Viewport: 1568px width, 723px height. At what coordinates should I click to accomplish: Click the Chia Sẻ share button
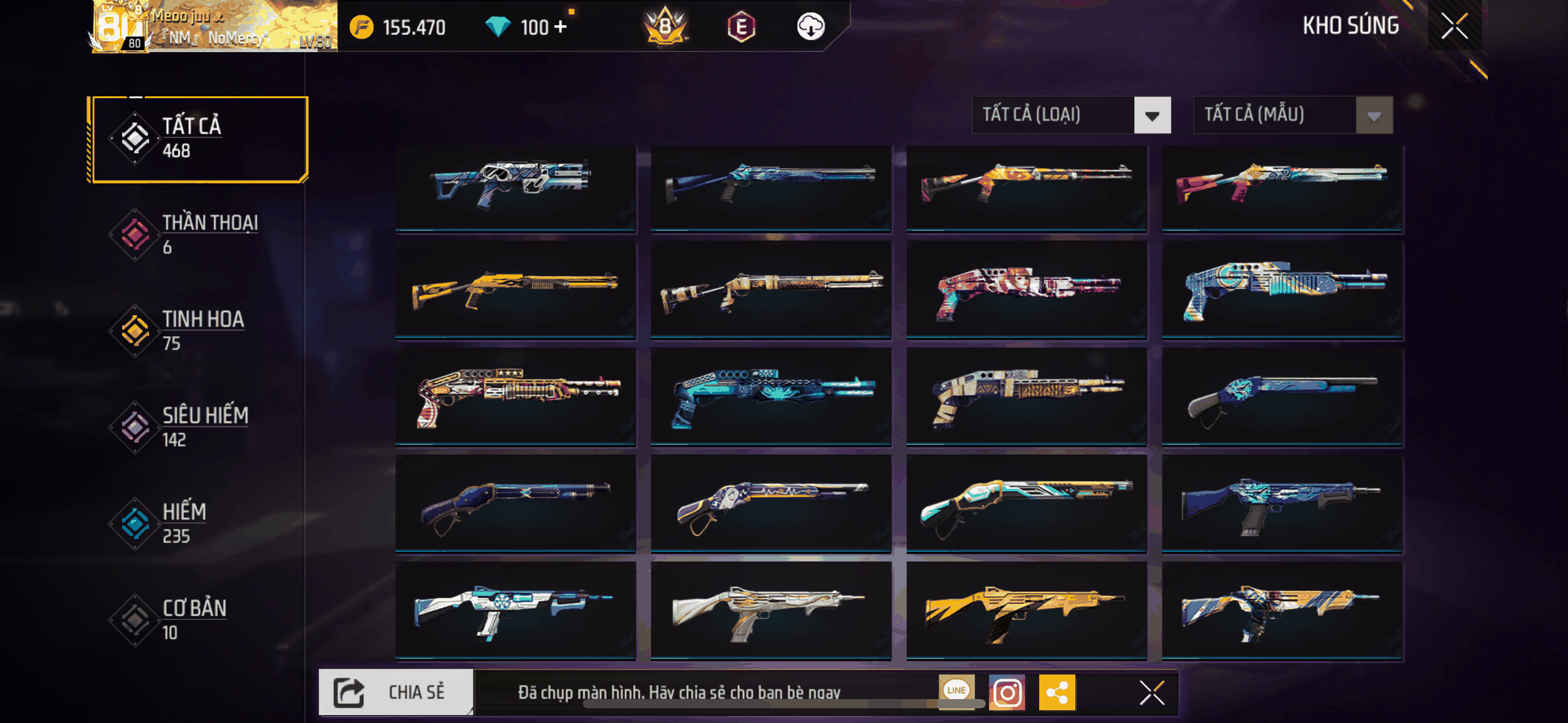(x=396, y=692)
